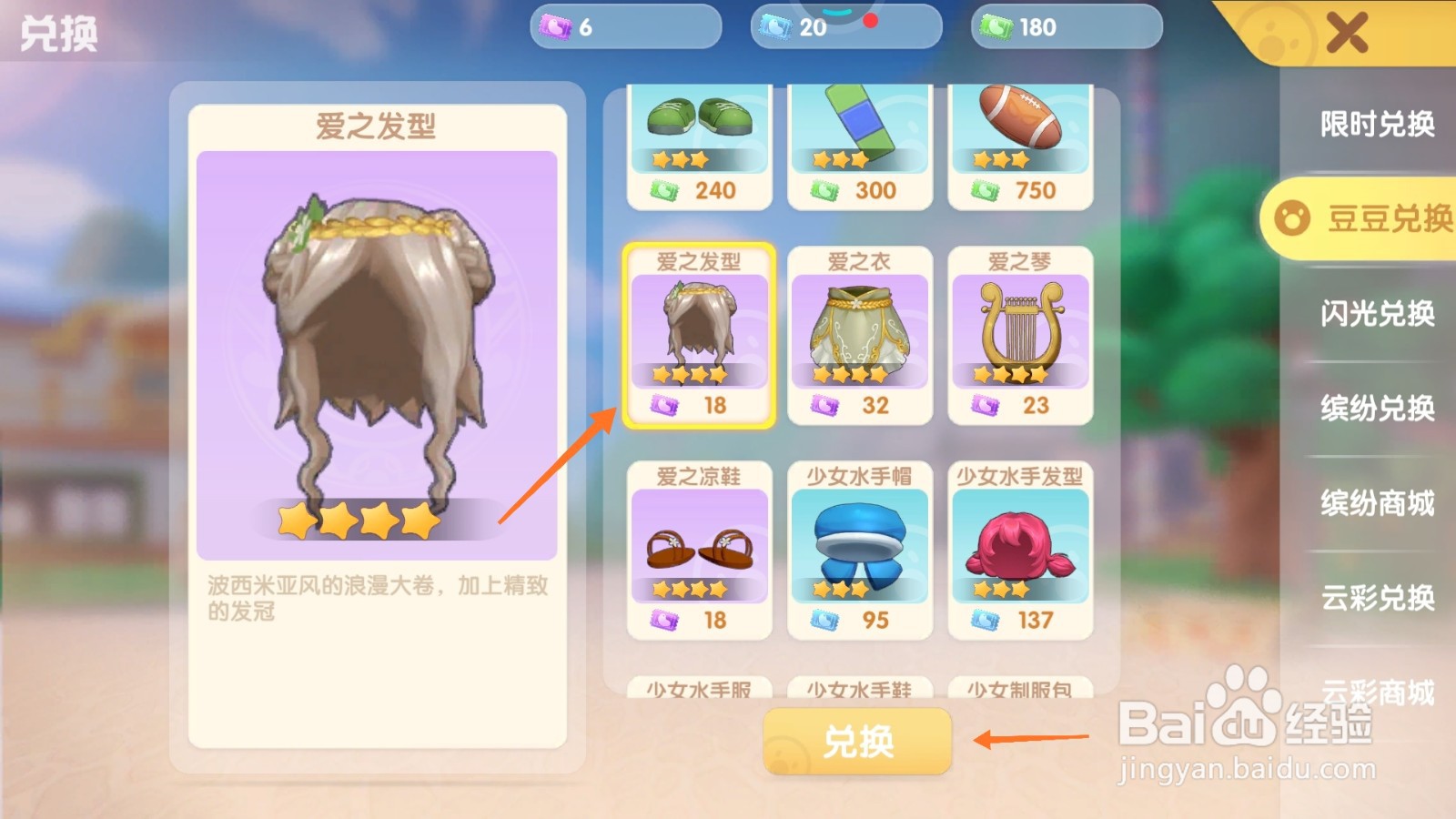Image resolution: width=1456 pixels, height=819 pixels.
Task: Select the 少女水手发型 pink hairstyle item
Action: click(1019, 546)
